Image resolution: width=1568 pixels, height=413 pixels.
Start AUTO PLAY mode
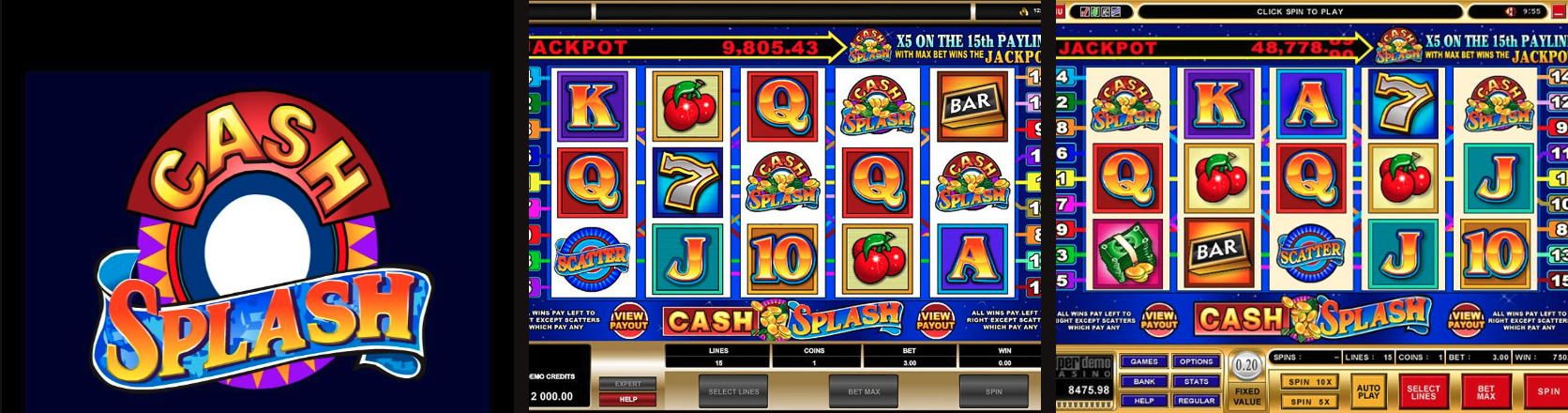point(1369,390)
